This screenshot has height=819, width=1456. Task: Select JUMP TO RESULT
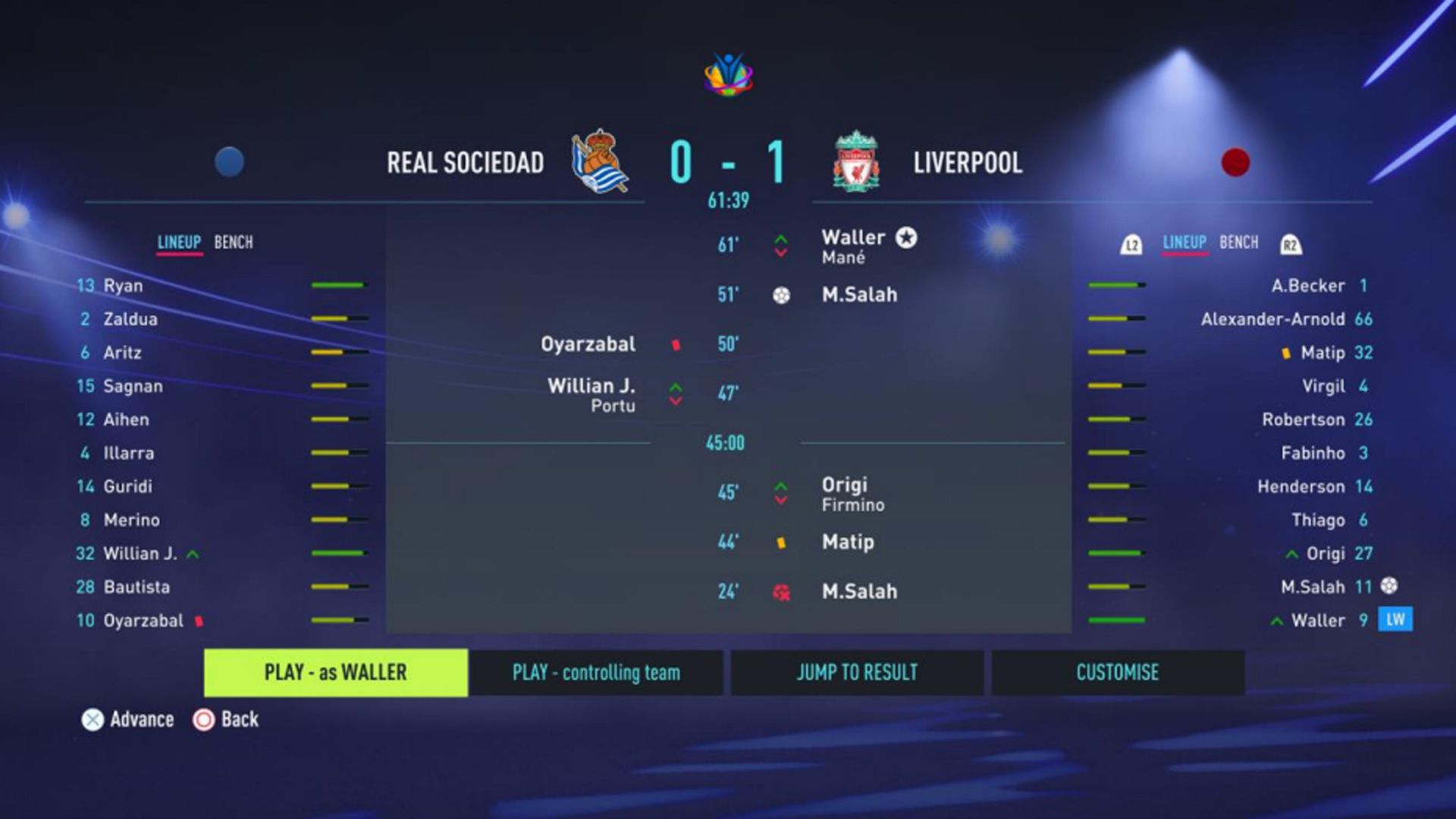click(856, 672)
